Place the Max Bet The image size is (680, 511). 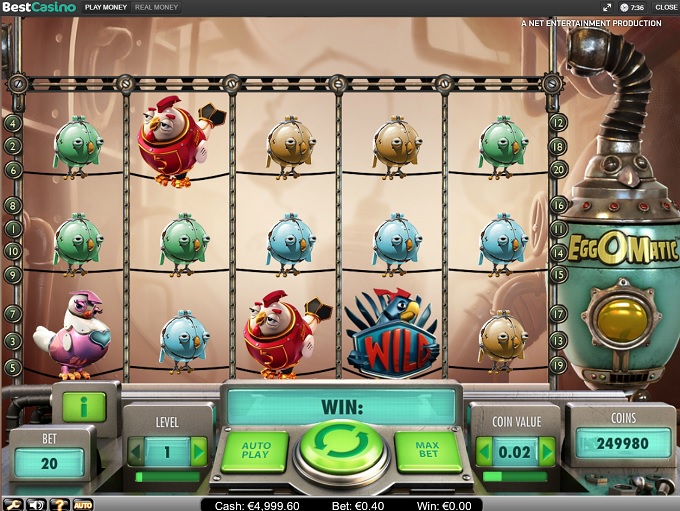(427, 451)
